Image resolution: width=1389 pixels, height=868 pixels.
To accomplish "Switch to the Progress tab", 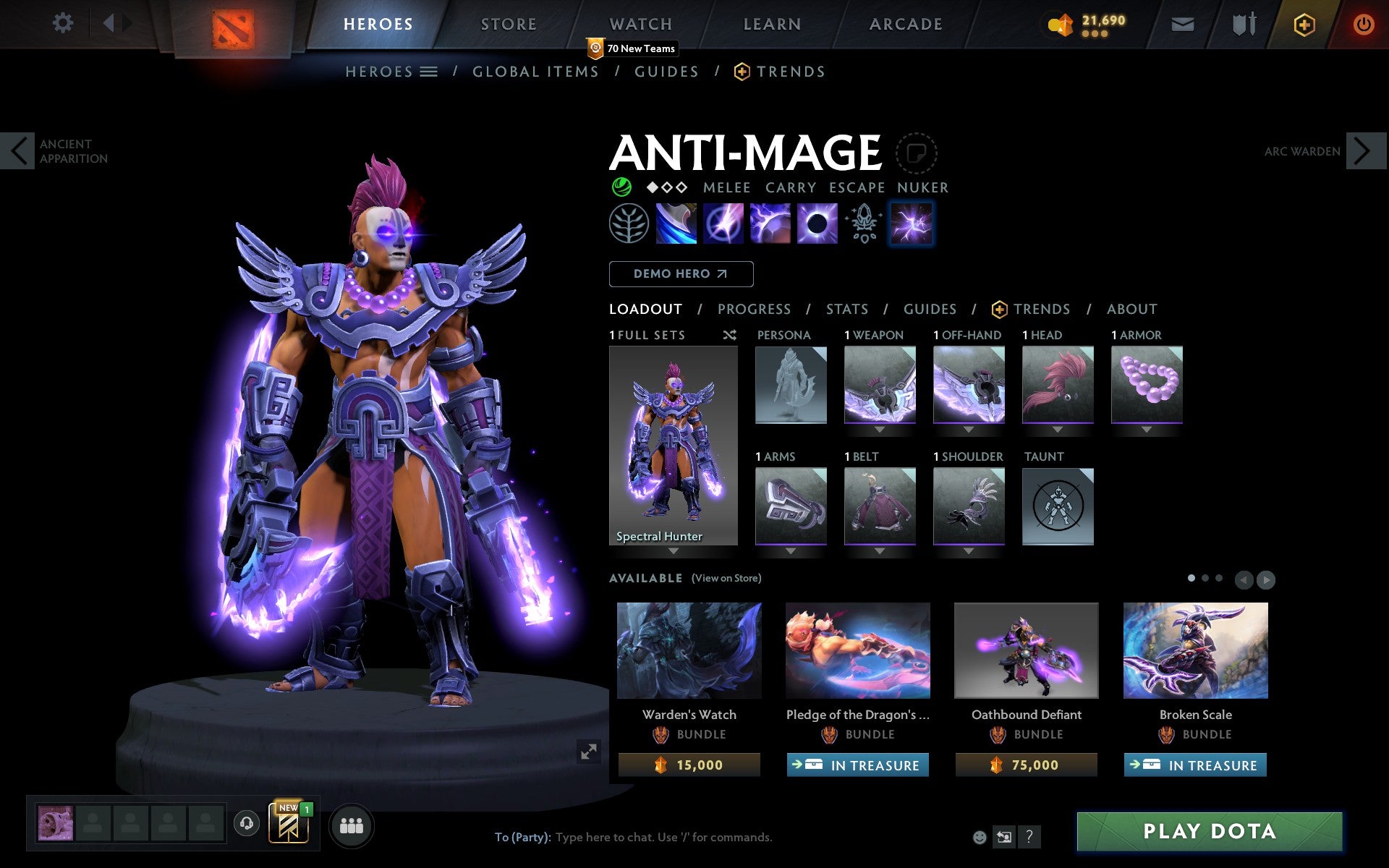I will (x=754, y=310).
